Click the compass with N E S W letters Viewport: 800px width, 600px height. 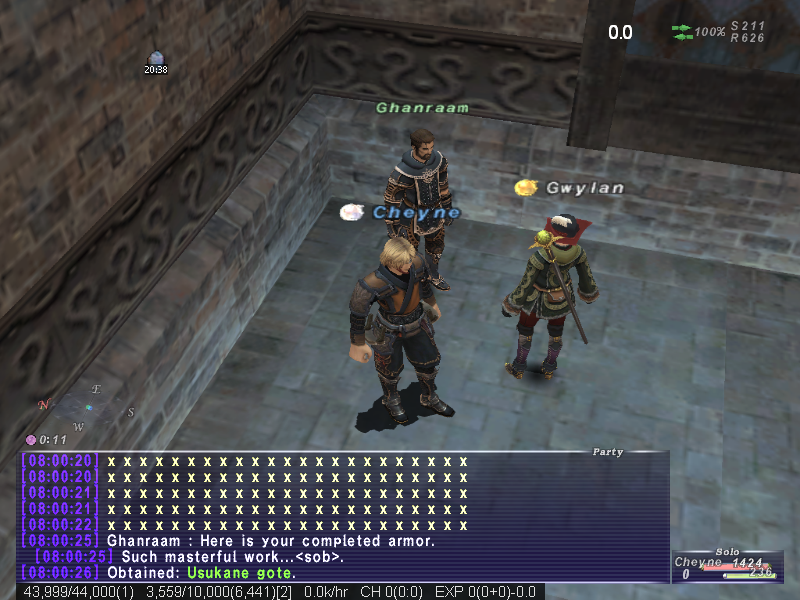88,407
